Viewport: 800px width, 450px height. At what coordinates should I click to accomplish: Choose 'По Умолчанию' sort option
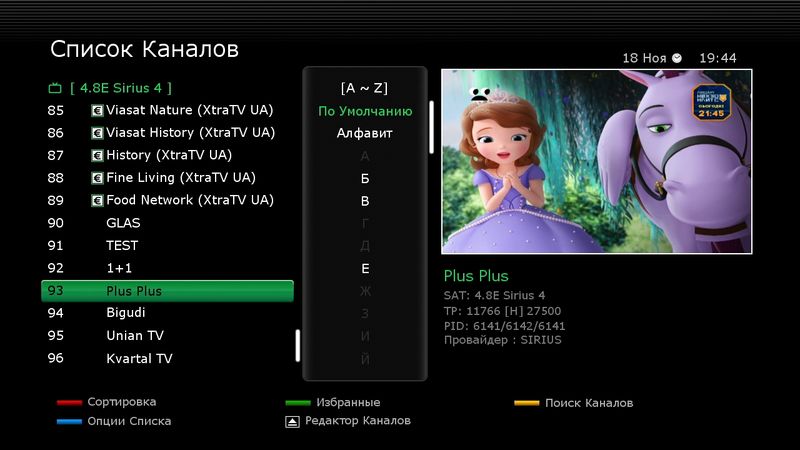pos(365,111)
